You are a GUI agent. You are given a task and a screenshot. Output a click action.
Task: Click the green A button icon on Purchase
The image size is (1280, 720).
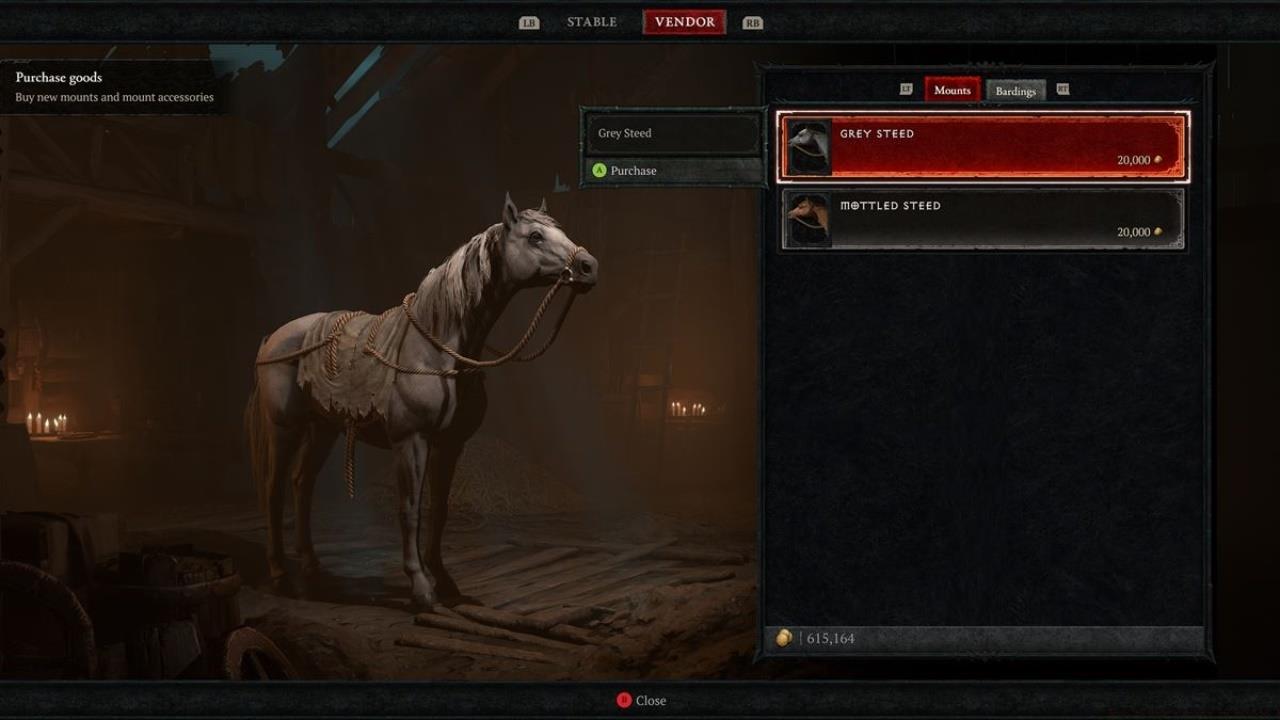(x=601, y=171)
